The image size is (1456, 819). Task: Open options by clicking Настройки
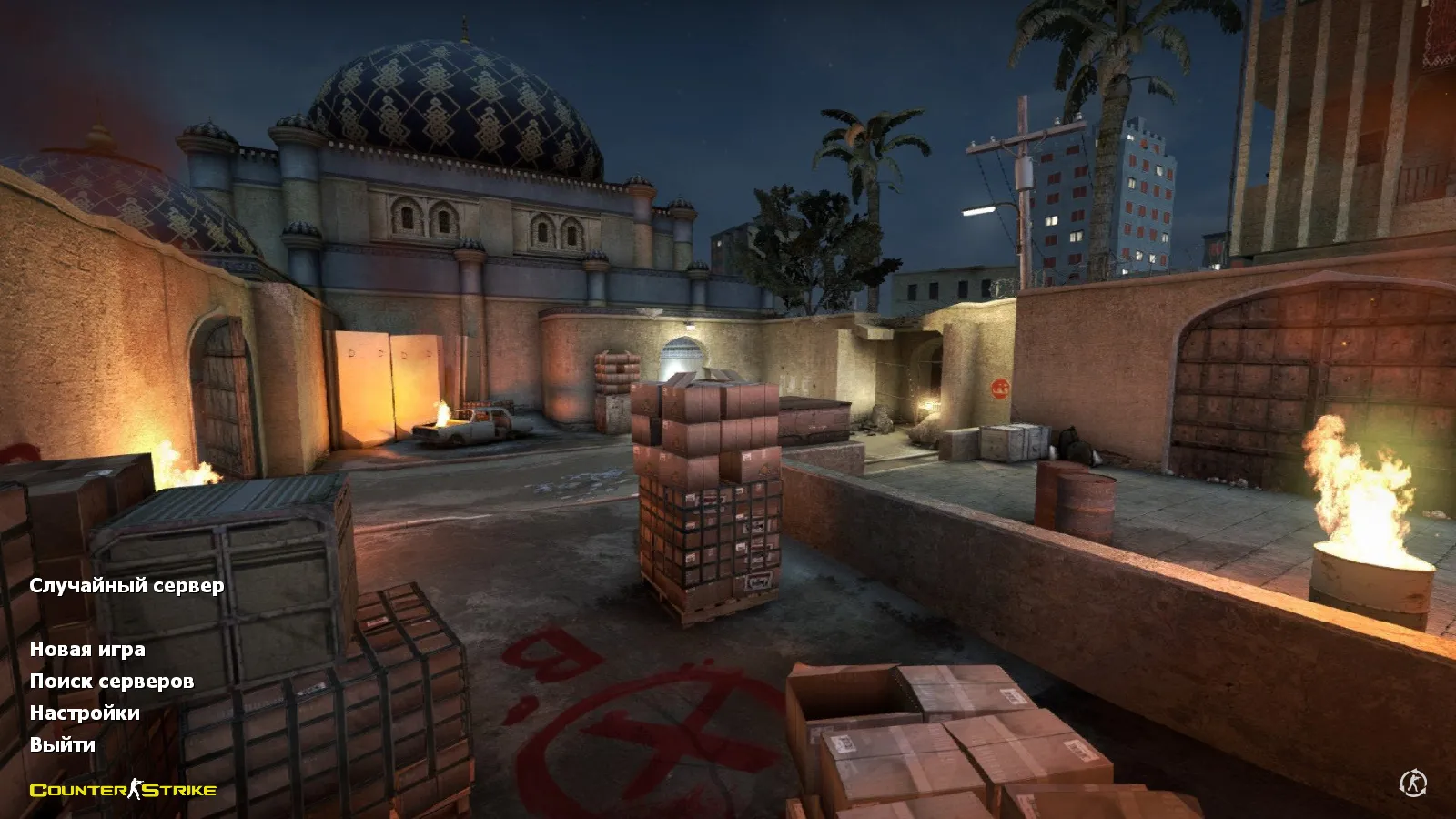(86, 713)
